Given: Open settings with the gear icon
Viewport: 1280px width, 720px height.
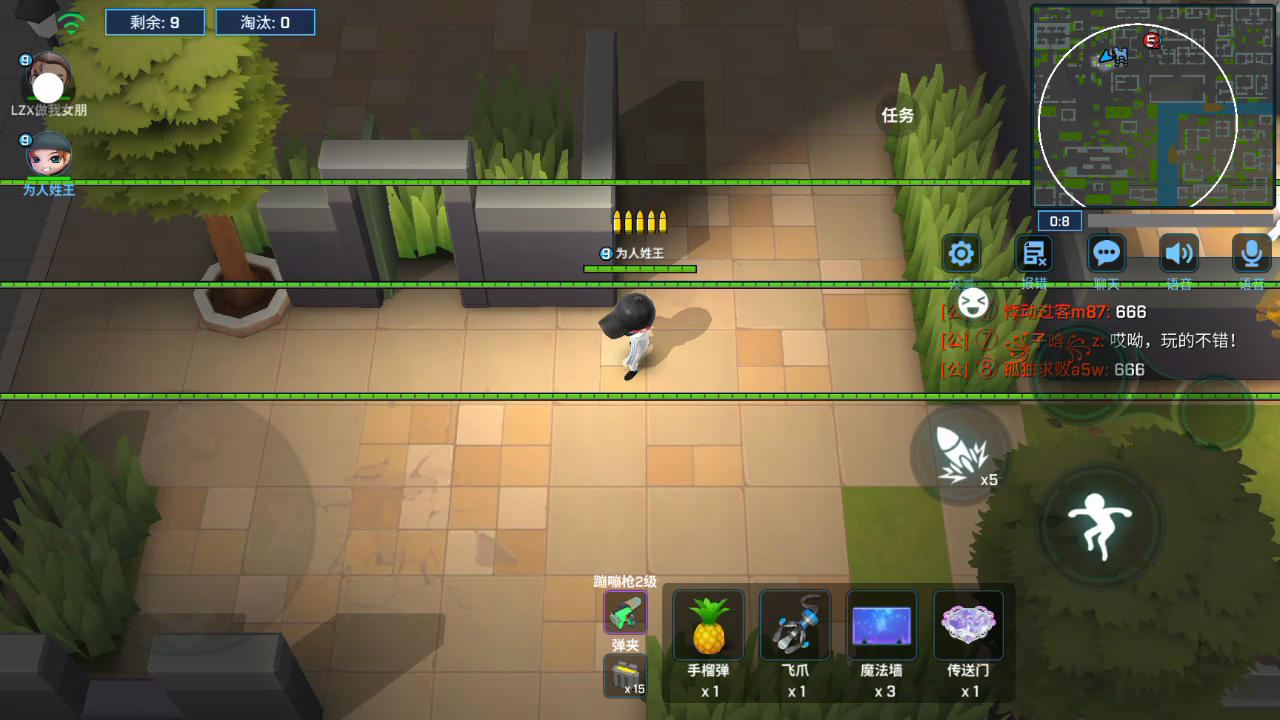Looking at the screenshot, I should tap(962, 253).
